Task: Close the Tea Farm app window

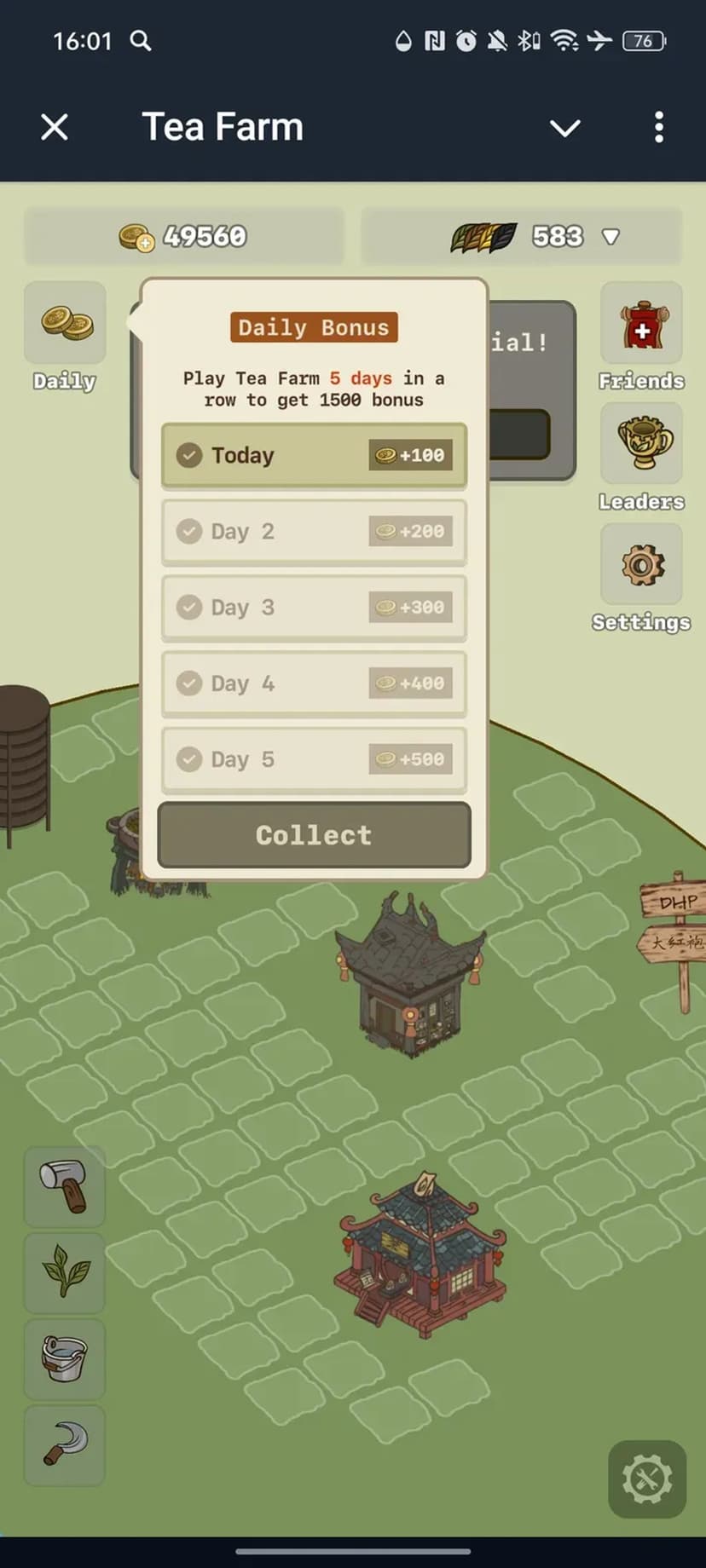Action: point(55,128)
